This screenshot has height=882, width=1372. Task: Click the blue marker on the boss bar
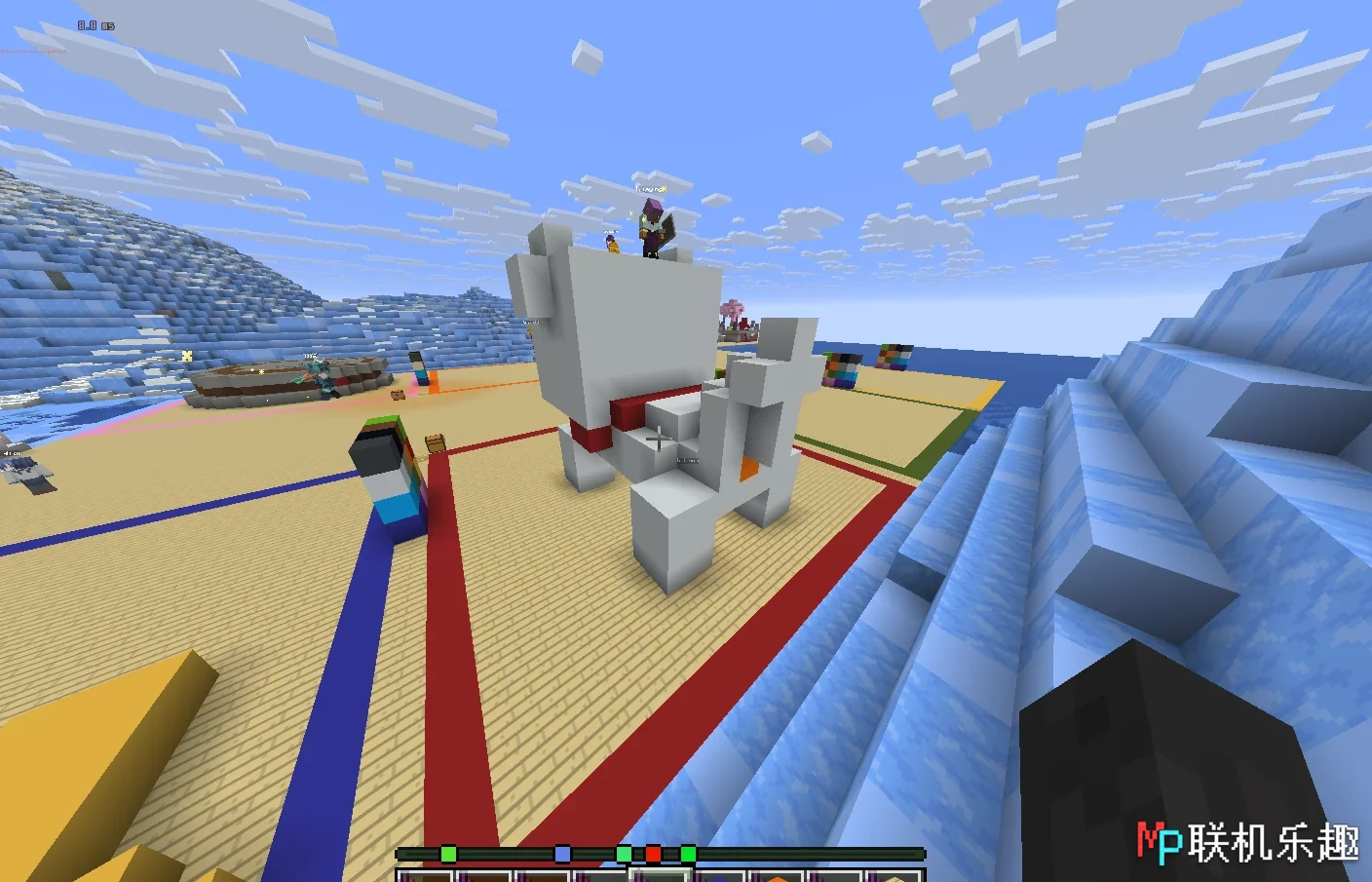[x=561, y=853]
